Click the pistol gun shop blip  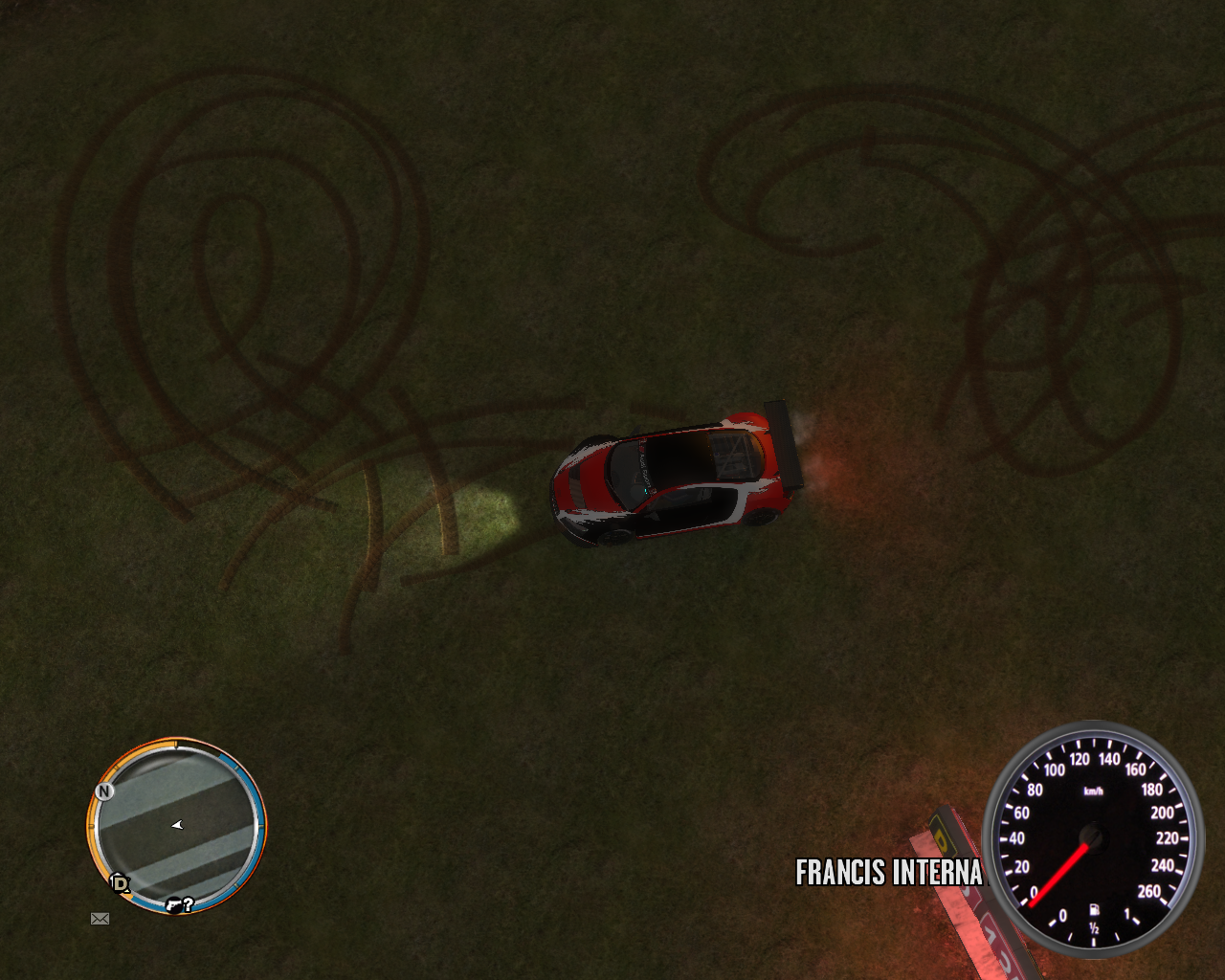click(x=172, y=903)
